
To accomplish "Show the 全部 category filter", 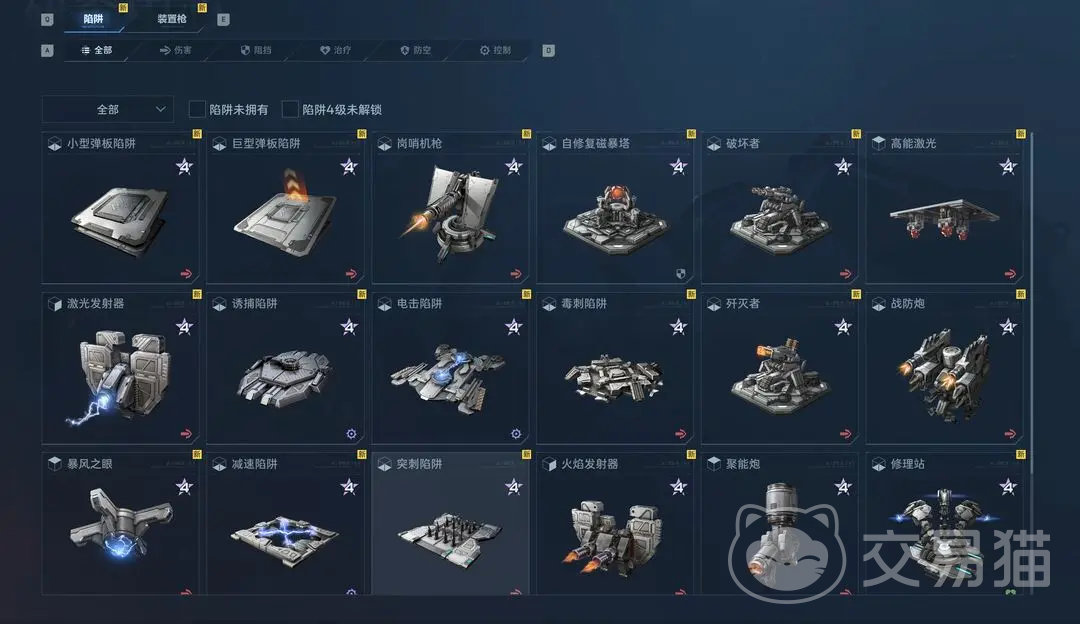I will 96,50.
